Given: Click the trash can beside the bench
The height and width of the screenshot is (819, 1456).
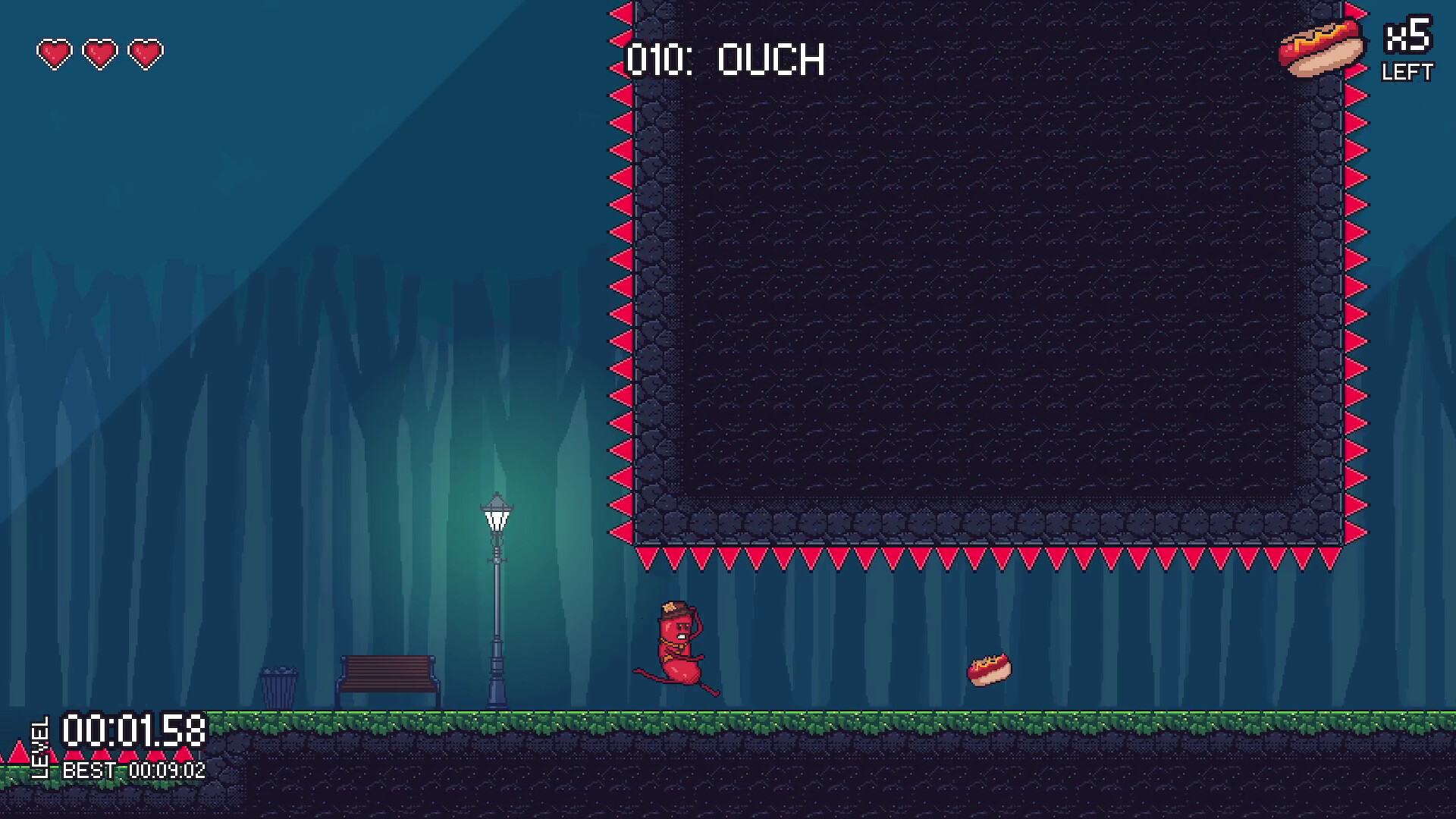Looking at the screenshot, I should tap(278, 686).
